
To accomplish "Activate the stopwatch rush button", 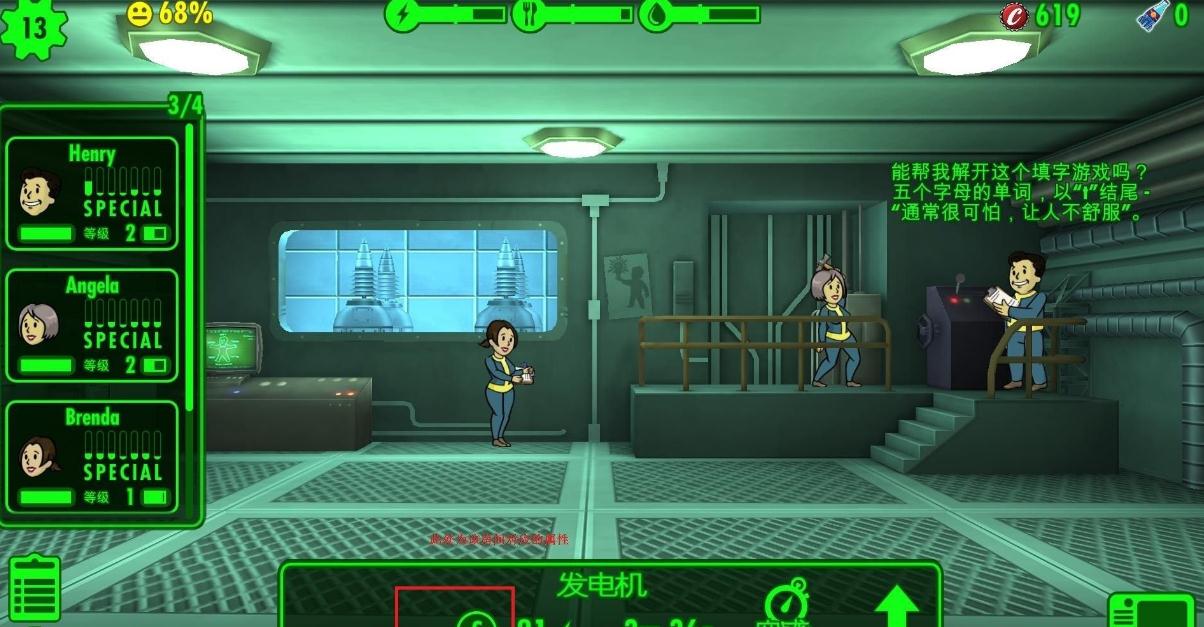I will coord(786,604).
